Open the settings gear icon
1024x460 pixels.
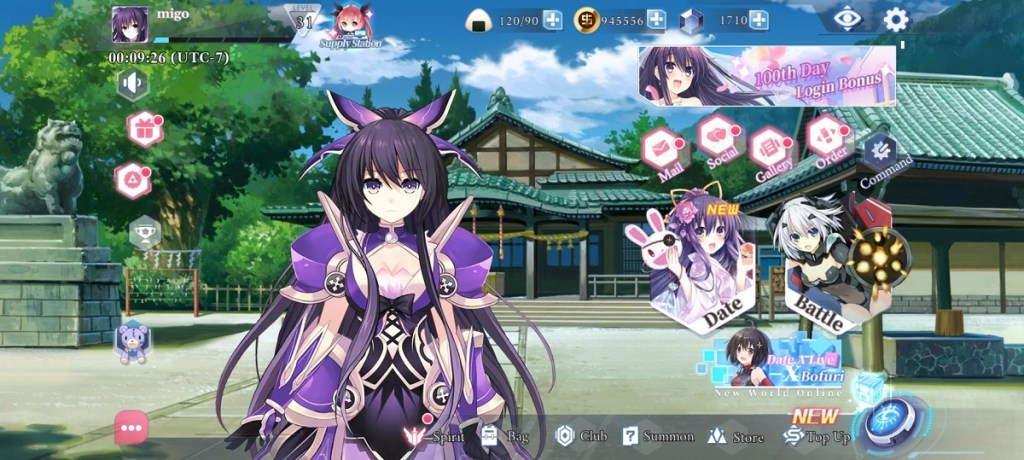(x=895, y=19)
